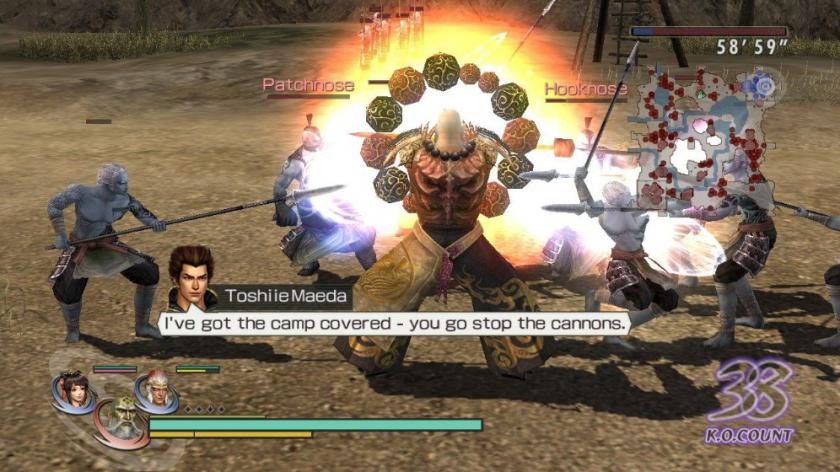Switch to the red-helmeted teammate portrait
Image resolution: width=840 pixels, height=472 pixels.
(155, 389)
